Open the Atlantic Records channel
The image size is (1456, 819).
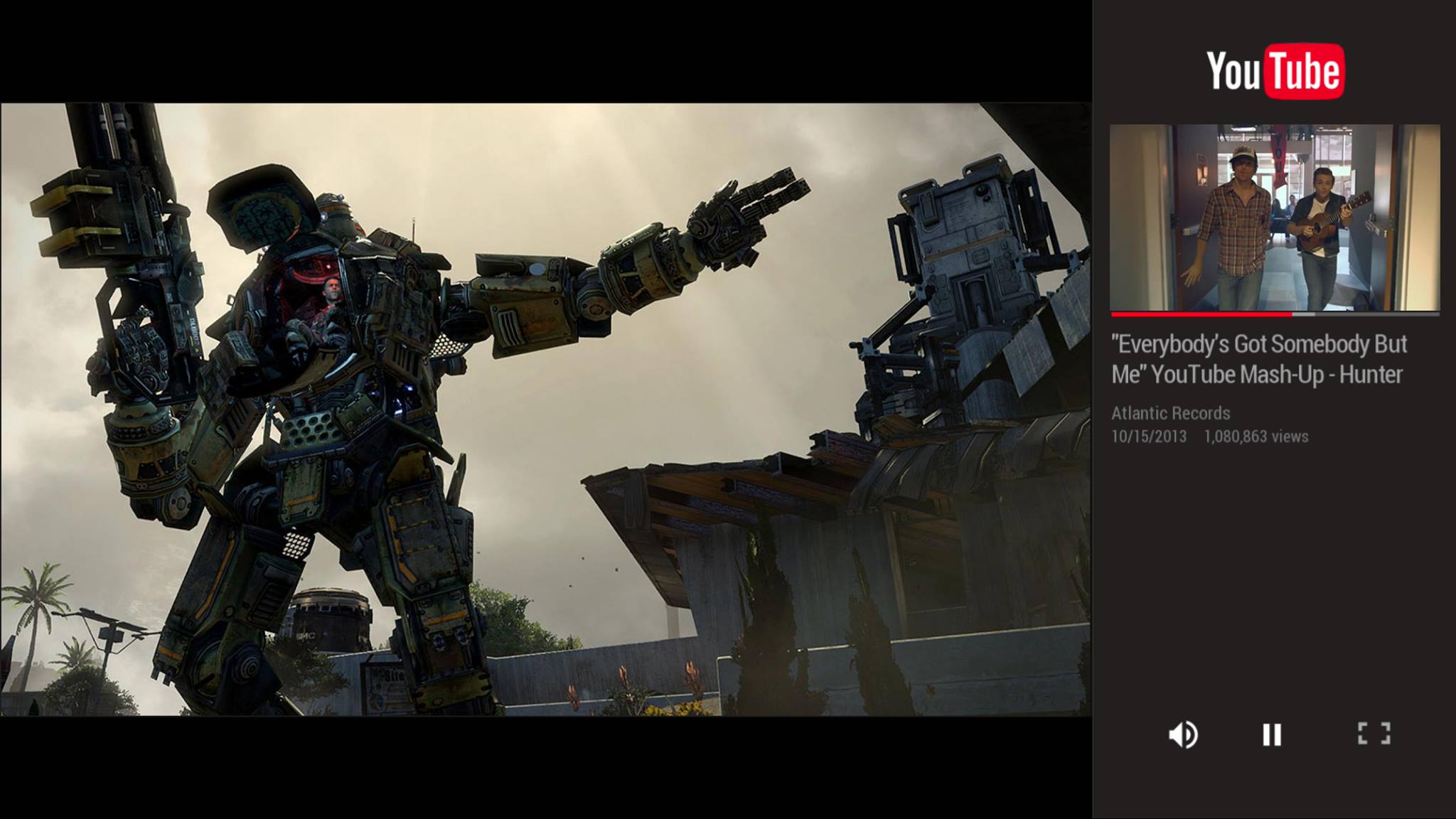coord(1170,413)
